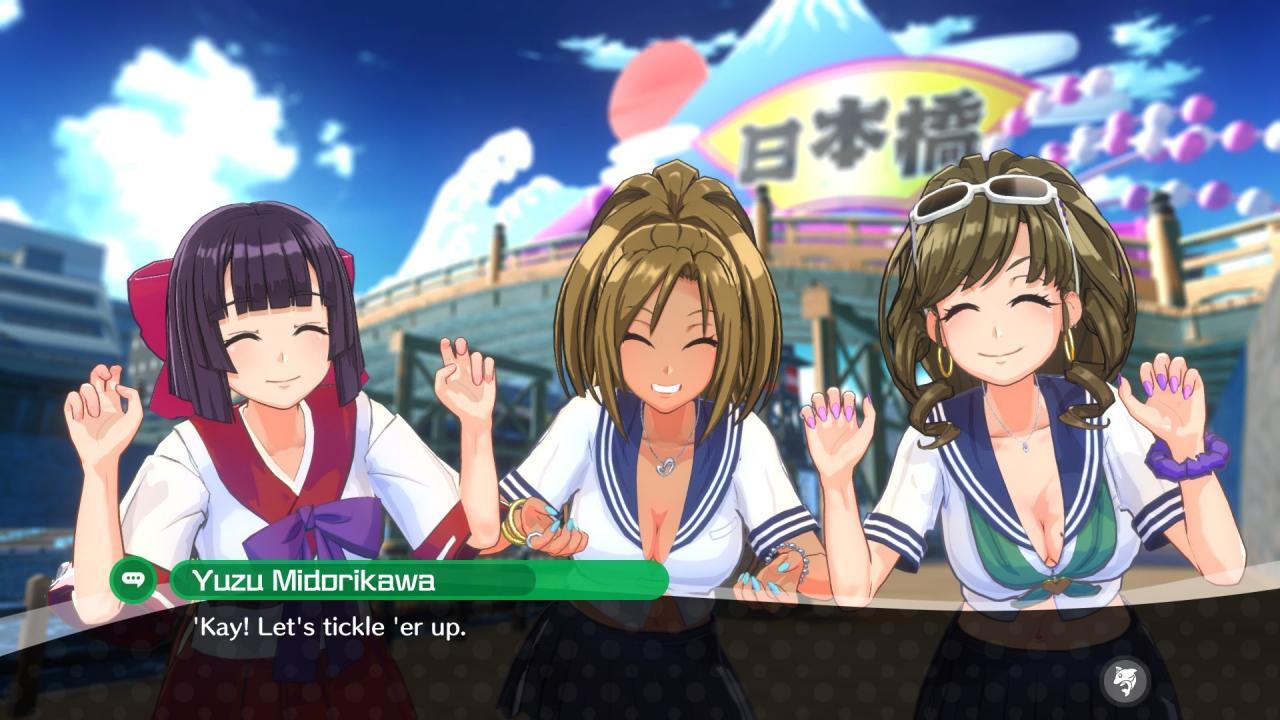
Task: Click the green dialogue banner bar
Action: coord(420,581)
